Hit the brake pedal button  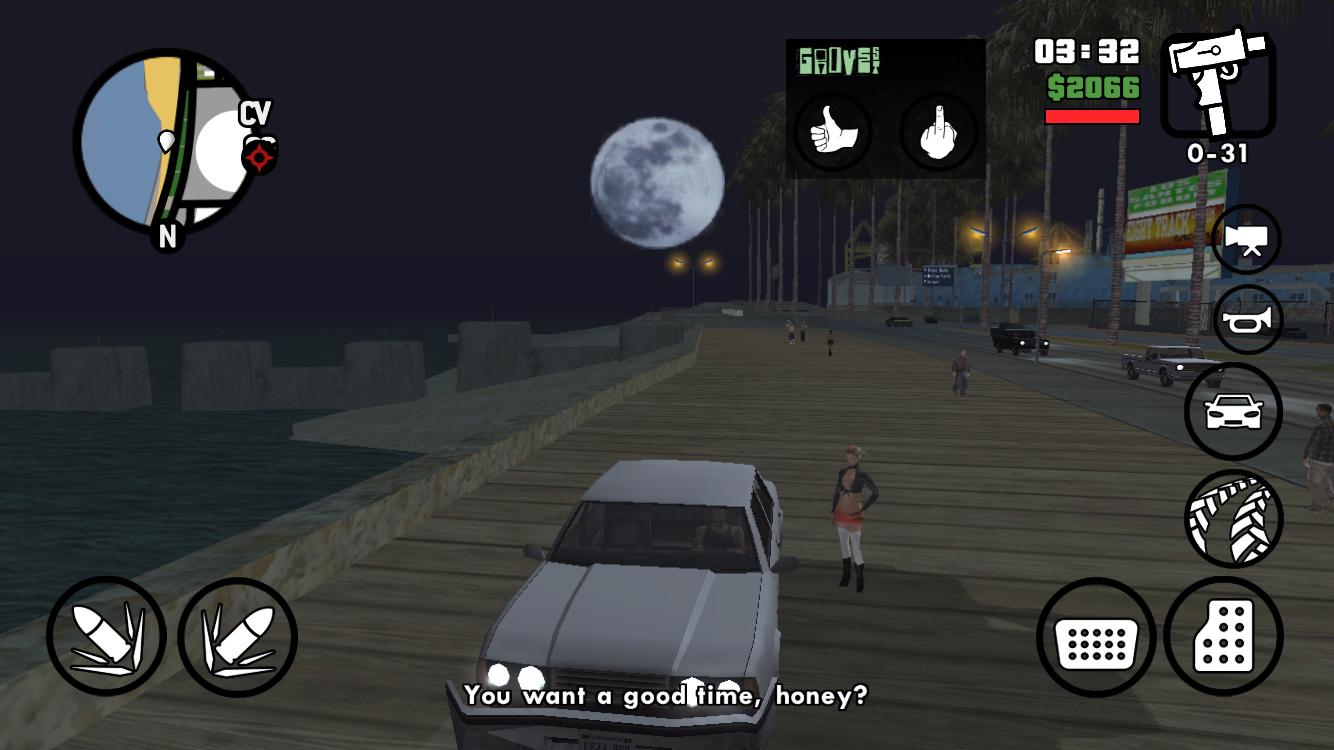click(1096, 637)
